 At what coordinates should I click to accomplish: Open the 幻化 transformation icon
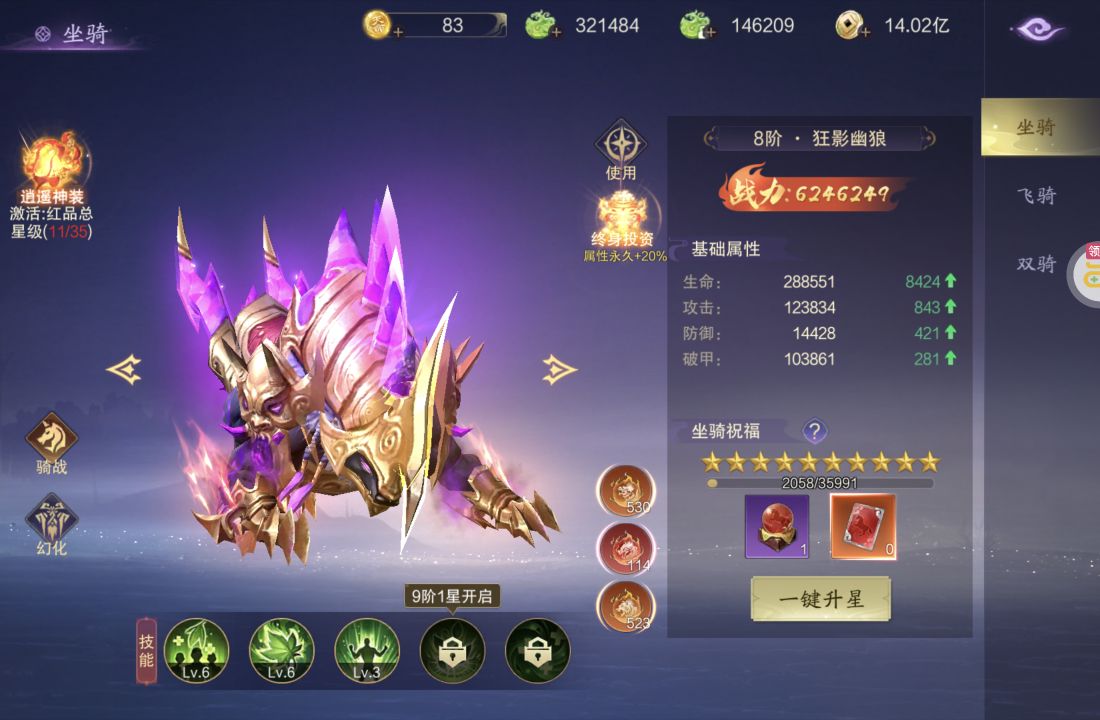(52, 520)
